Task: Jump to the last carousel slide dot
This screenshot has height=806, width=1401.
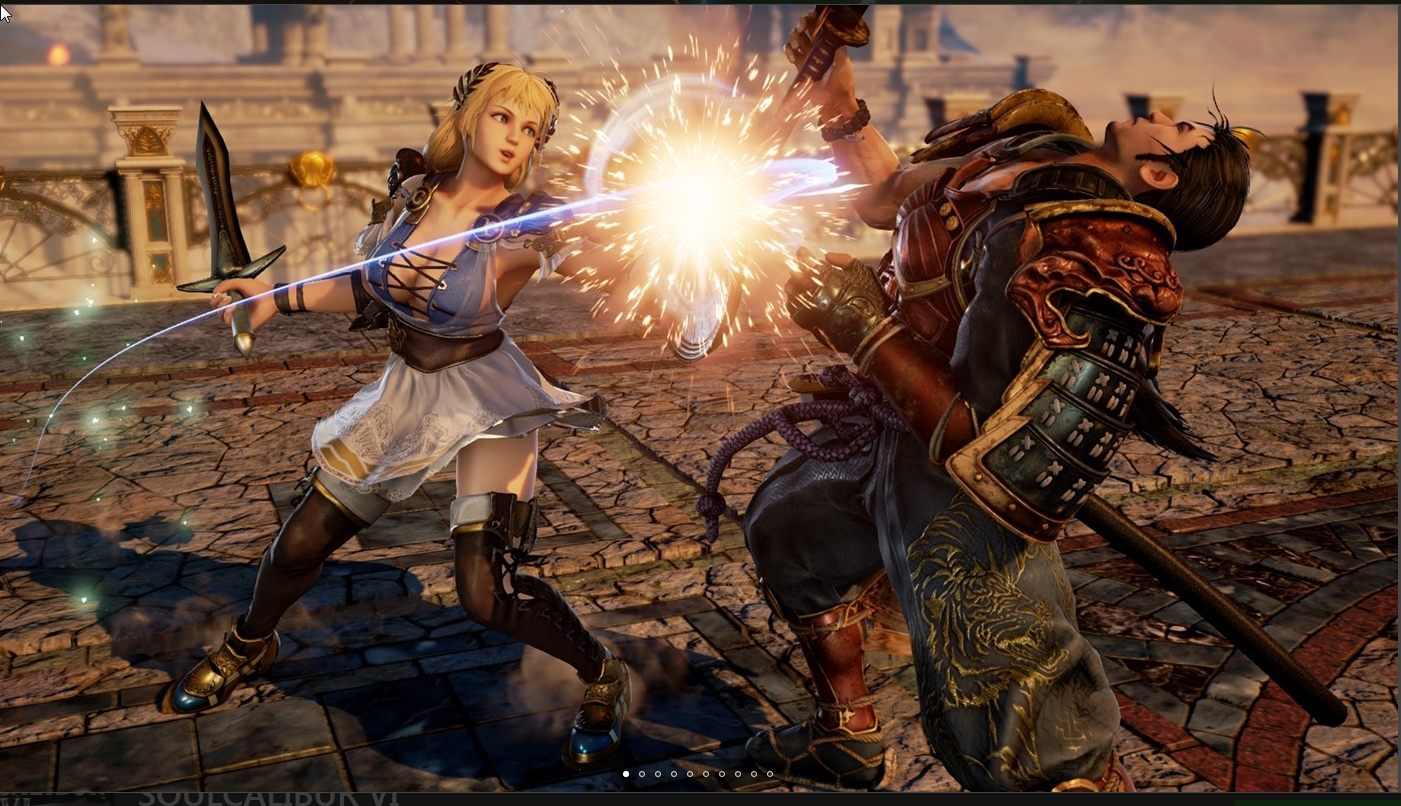Action: (770, 774)
